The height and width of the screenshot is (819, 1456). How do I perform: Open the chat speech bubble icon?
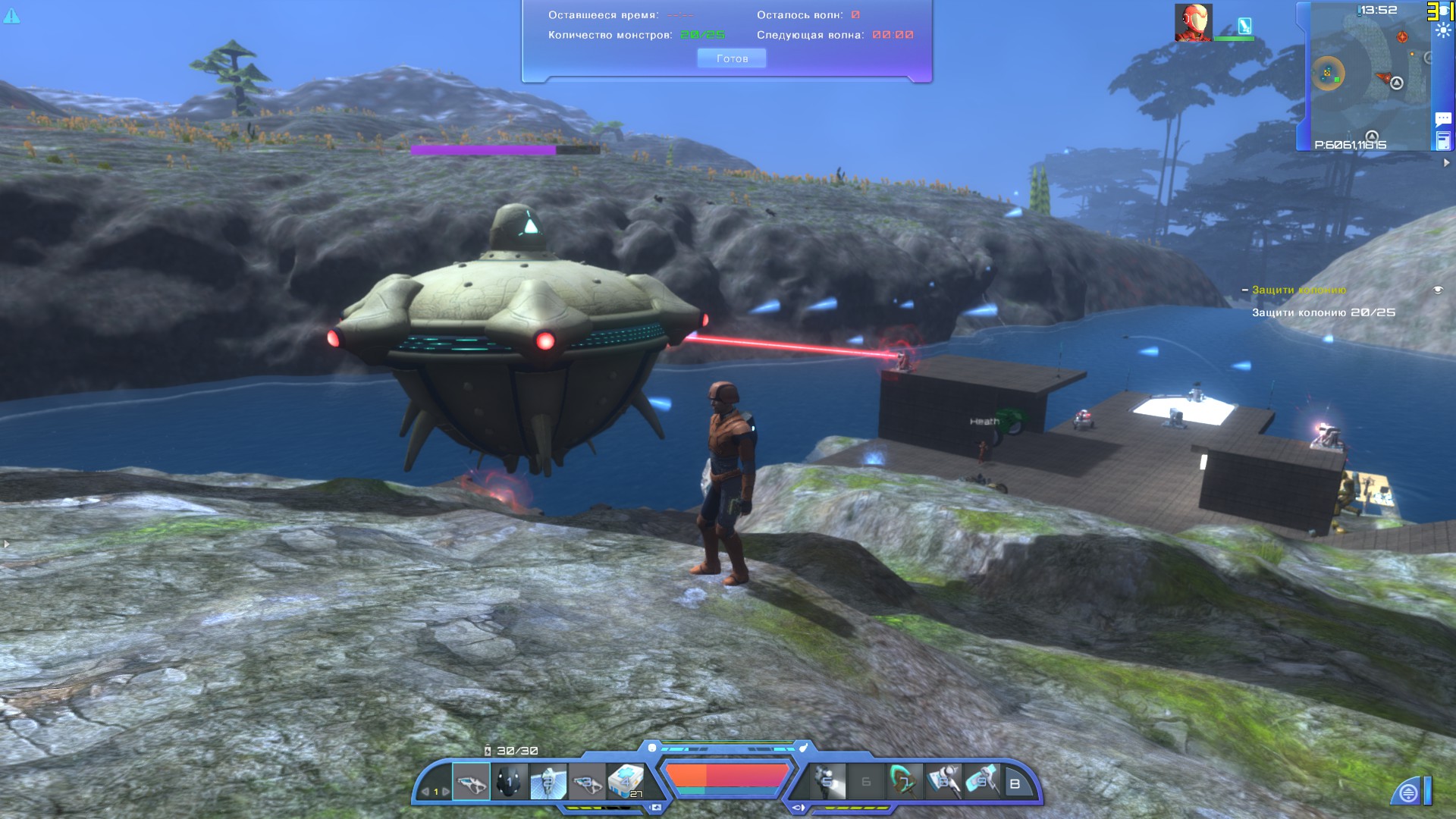coord(1442,119)
